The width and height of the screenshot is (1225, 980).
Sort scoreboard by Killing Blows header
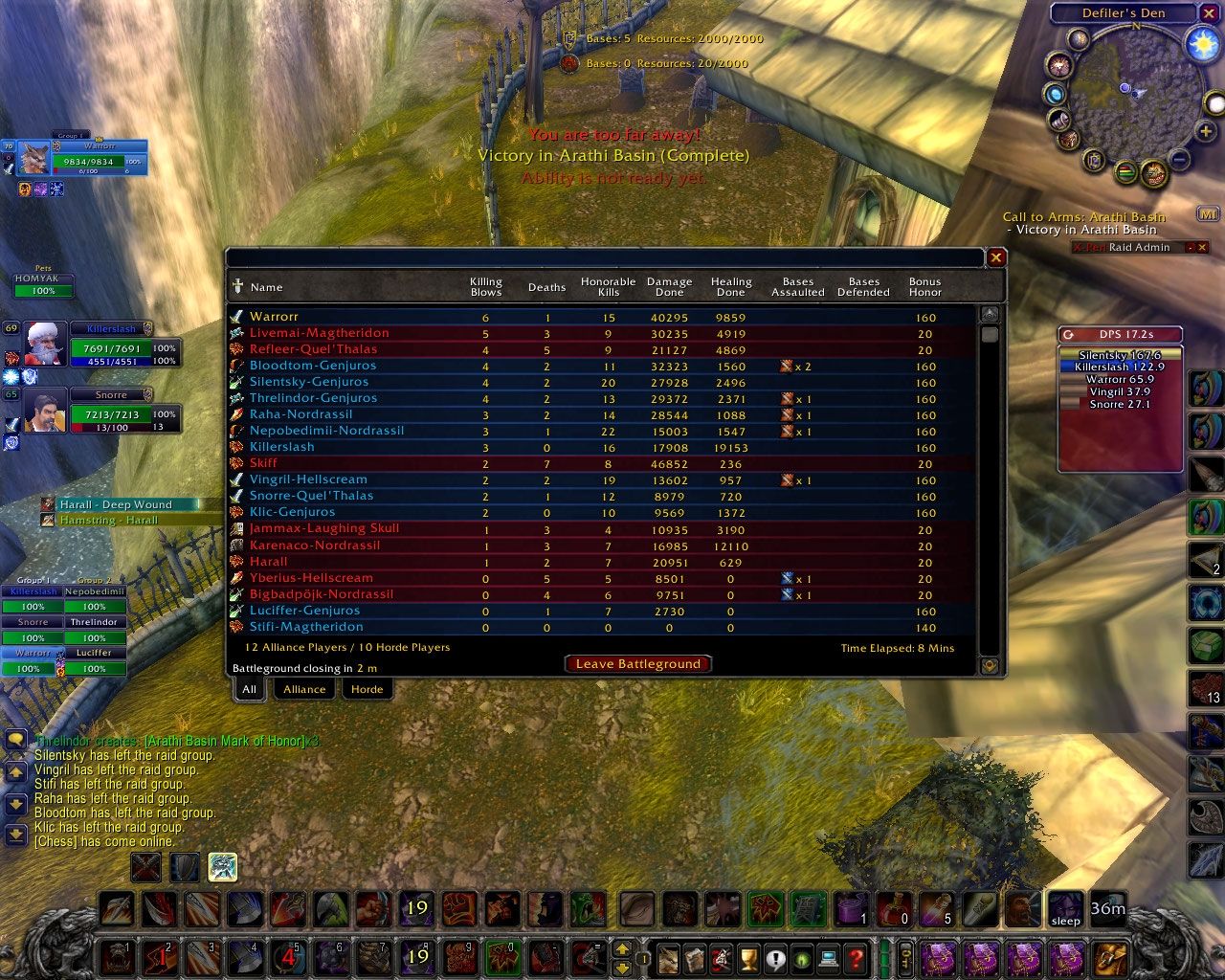click(486, 287)
